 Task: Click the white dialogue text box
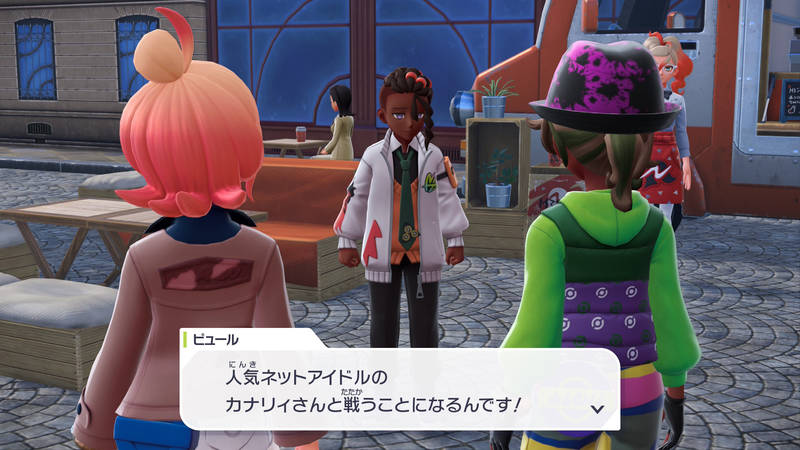point(400,390)
